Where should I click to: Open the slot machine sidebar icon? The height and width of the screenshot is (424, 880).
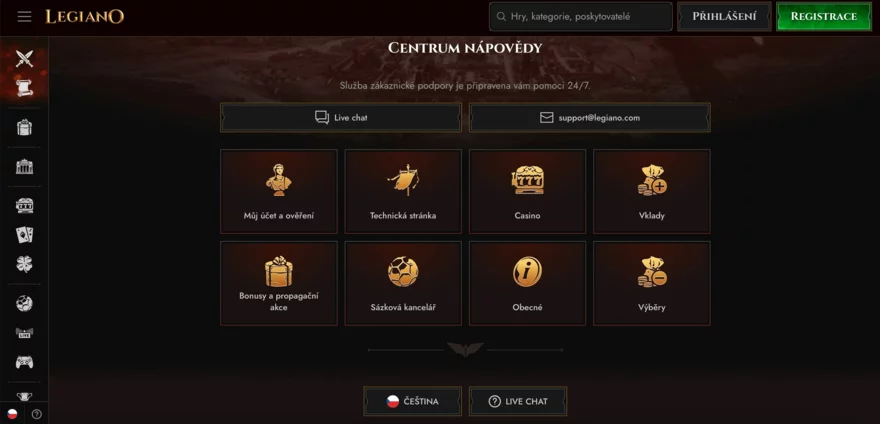[x=24, y=205]
